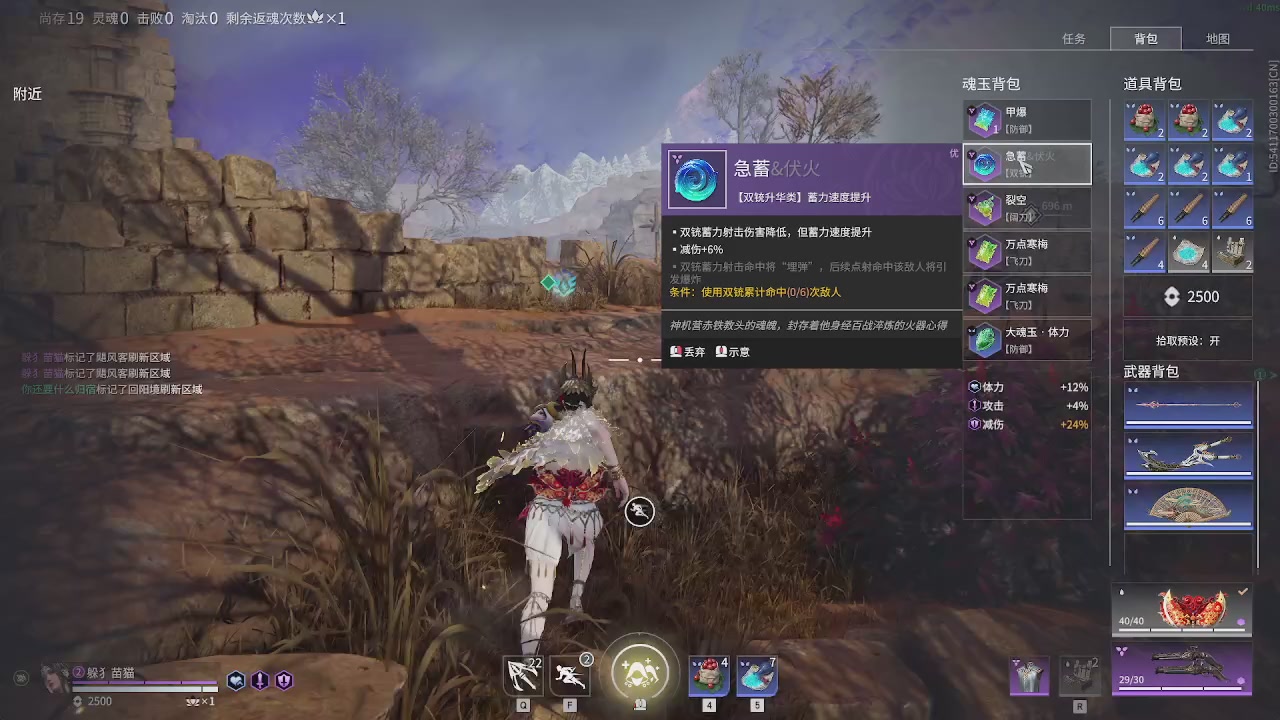Use the red fruit in hotbar slot 4

click(709, 676)
